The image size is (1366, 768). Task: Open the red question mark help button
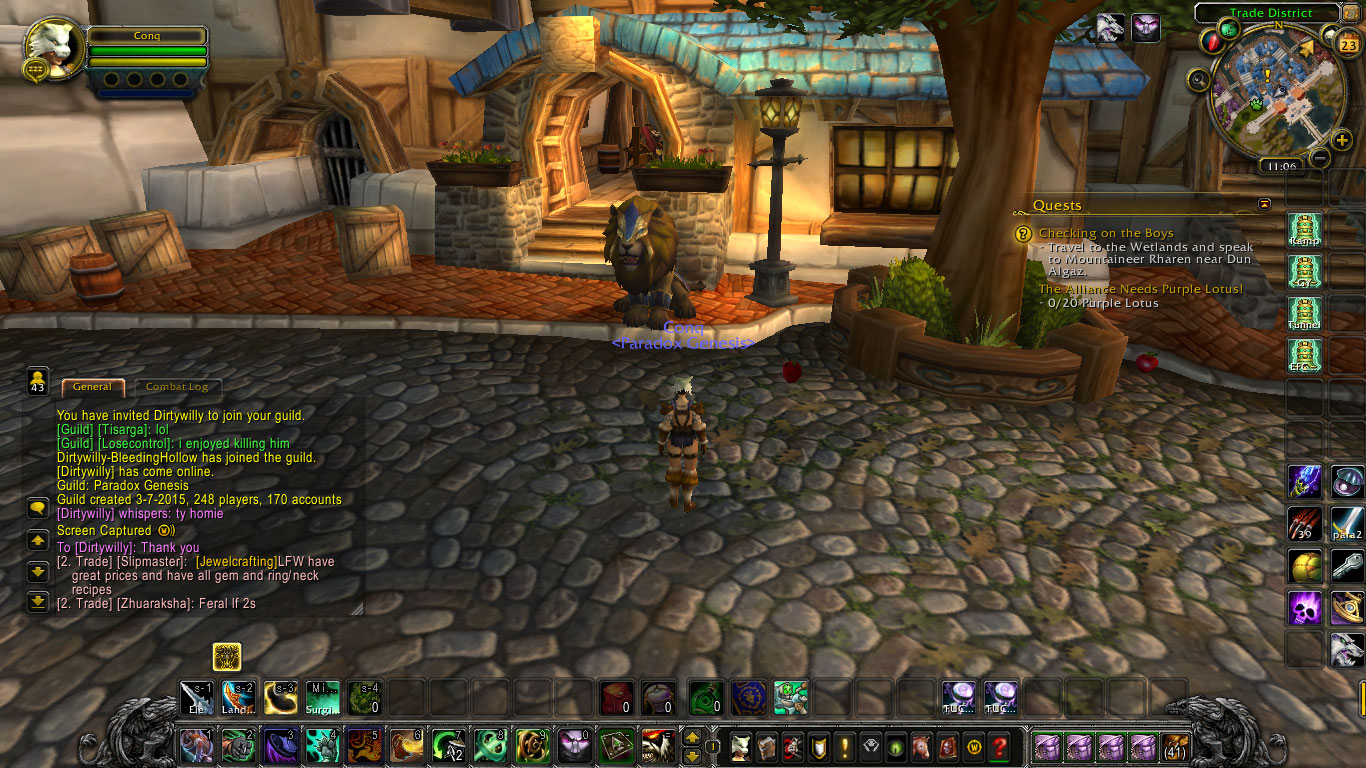998,746
